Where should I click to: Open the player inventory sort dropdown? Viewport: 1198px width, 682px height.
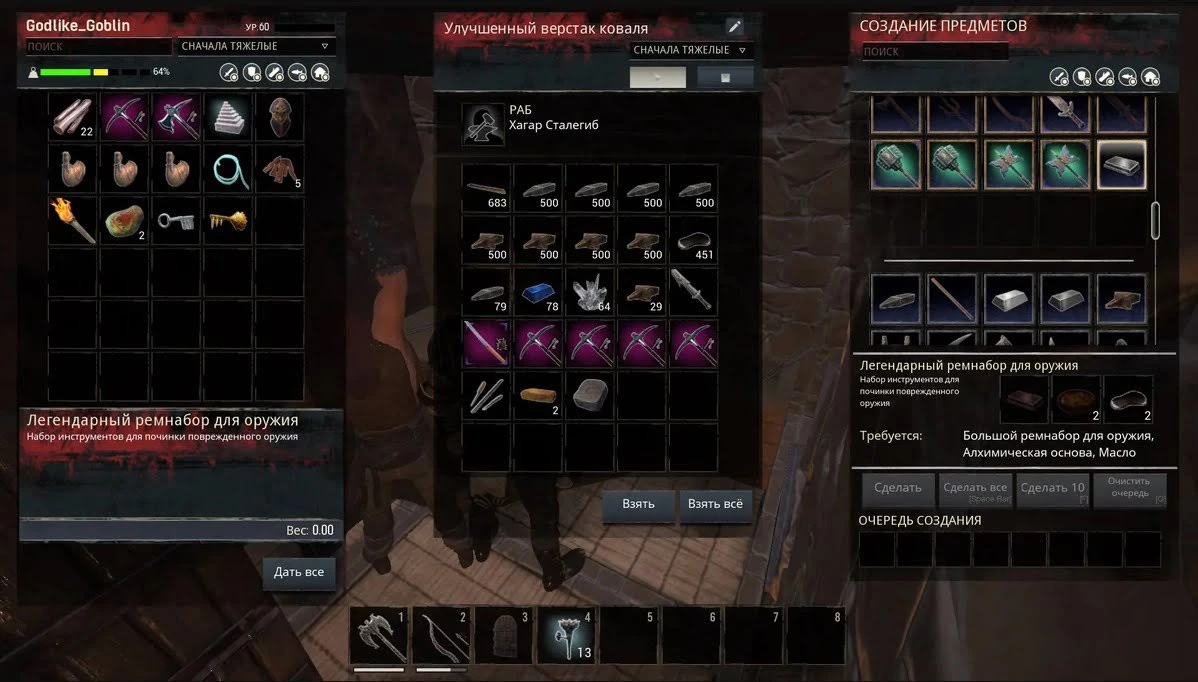[x=256, y=47]
